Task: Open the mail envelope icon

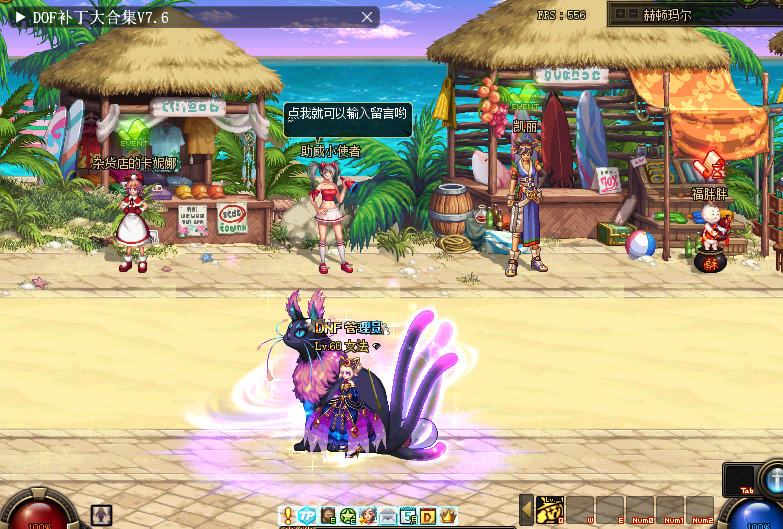Action: [387, 516]
